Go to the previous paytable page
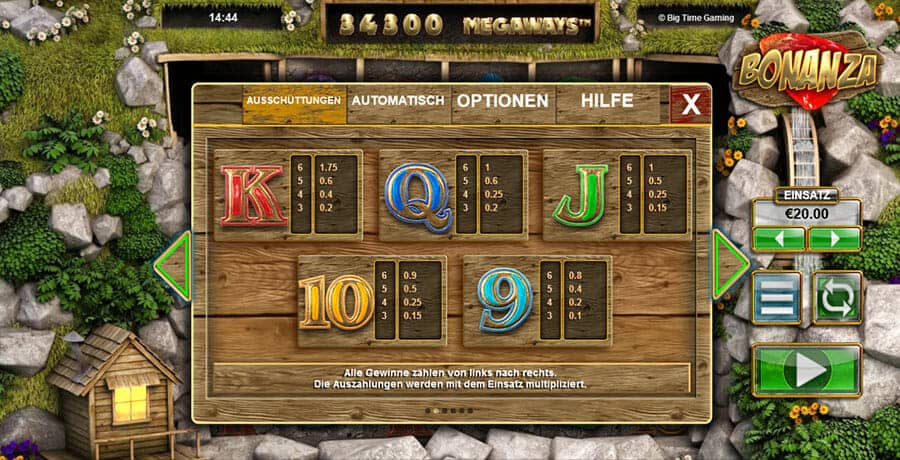 coord(173,266)
